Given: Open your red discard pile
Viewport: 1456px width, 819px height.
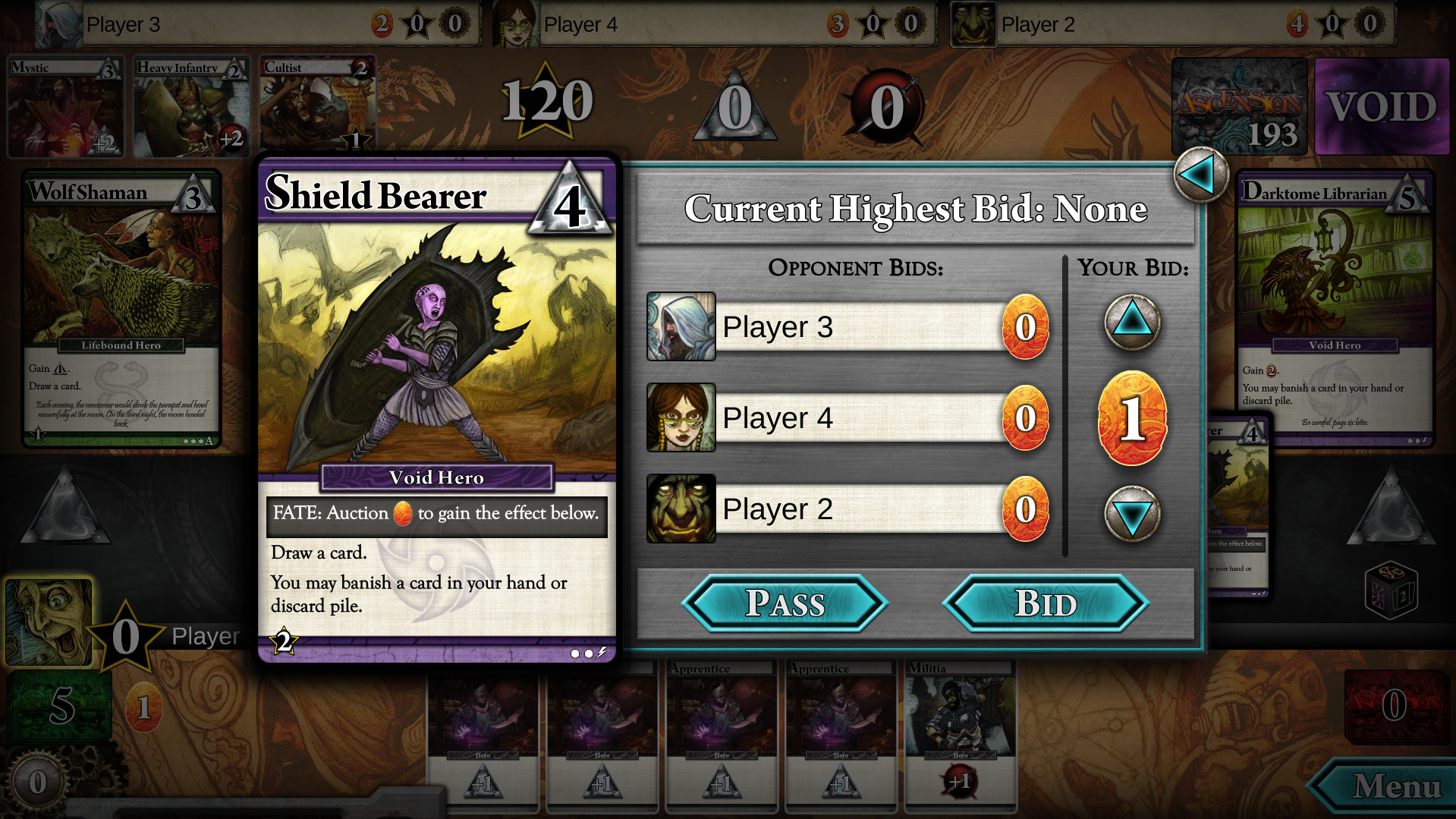Looking at the screenshot, I should [1393, 706].
